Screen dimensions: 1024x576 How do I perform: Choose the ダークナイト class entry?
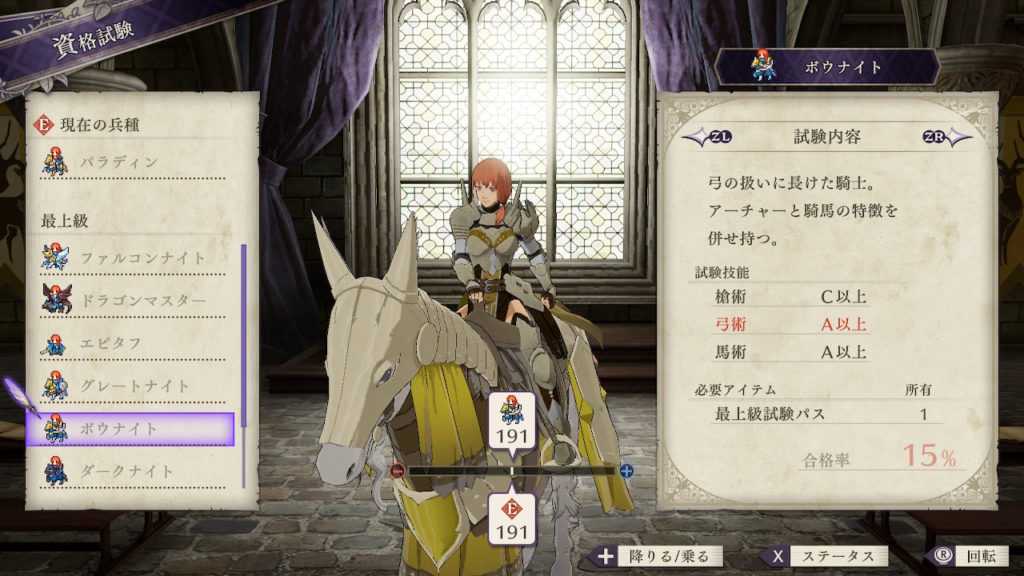pyautogui.click(x=138, y=471)
